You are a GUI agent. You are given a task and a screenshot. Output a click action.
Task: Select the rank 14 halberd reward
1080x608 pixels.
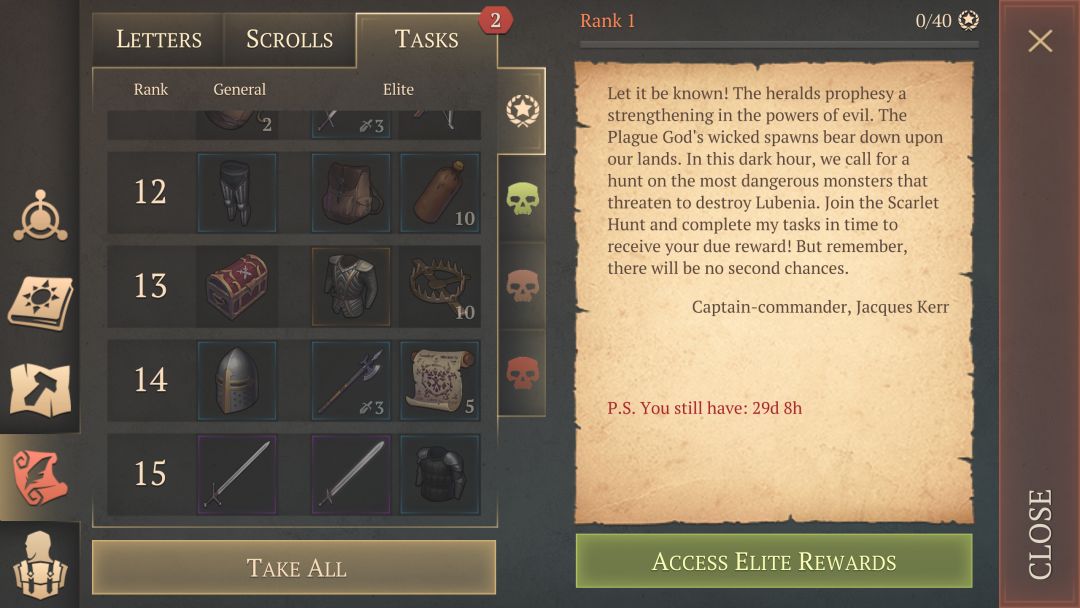click(351, 380)
